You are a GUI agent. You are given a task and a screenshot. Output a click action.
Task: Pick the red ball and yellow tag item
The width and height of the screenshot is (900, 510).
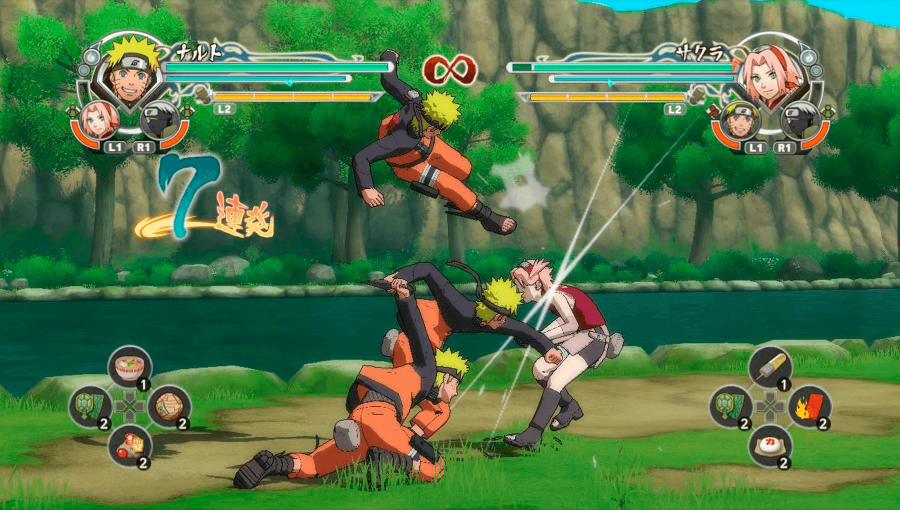127,446
